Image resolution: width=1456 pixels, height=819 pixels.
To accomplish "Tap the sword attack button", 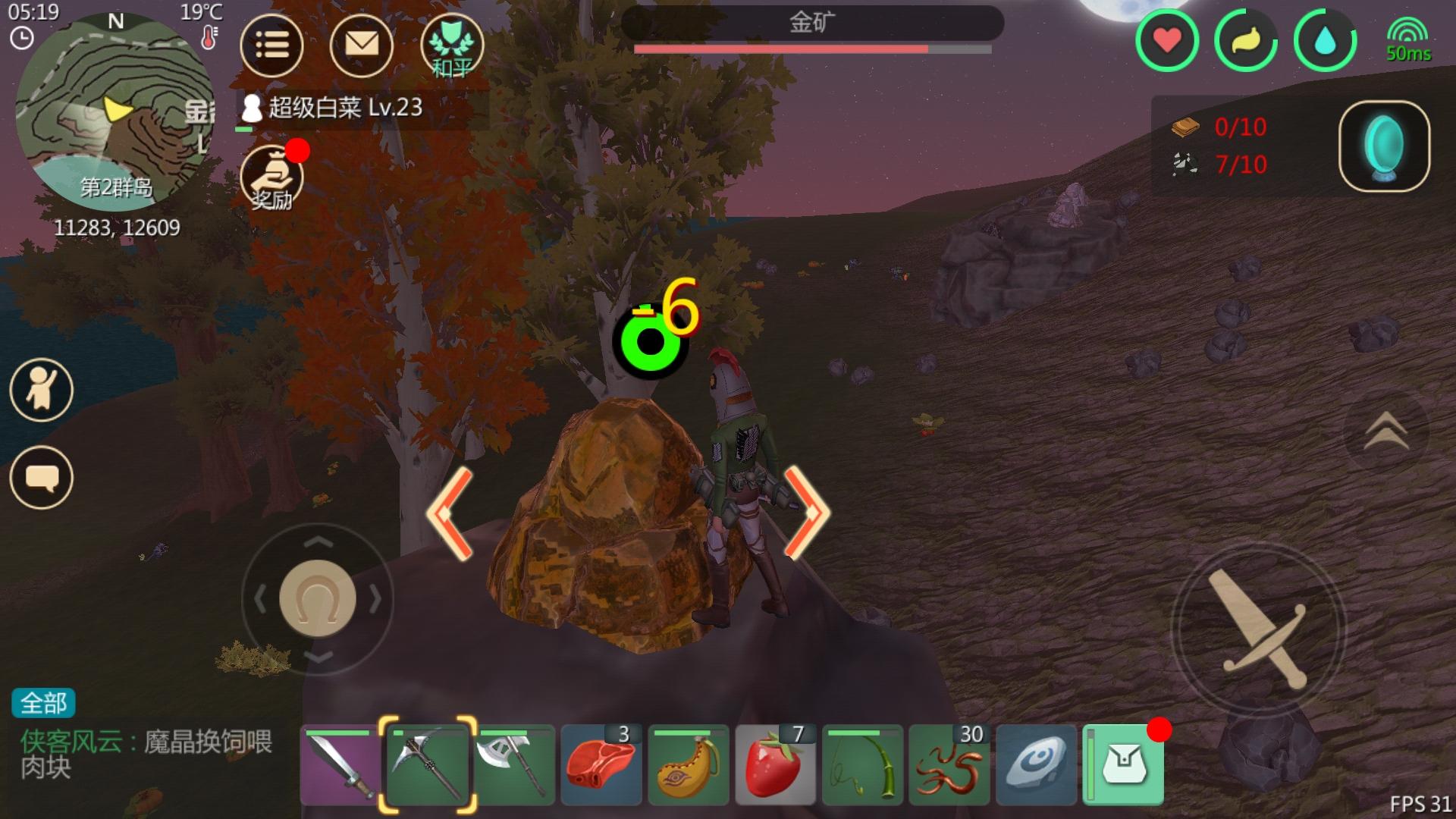I will pyautogui.click(x=1257, y=629).
